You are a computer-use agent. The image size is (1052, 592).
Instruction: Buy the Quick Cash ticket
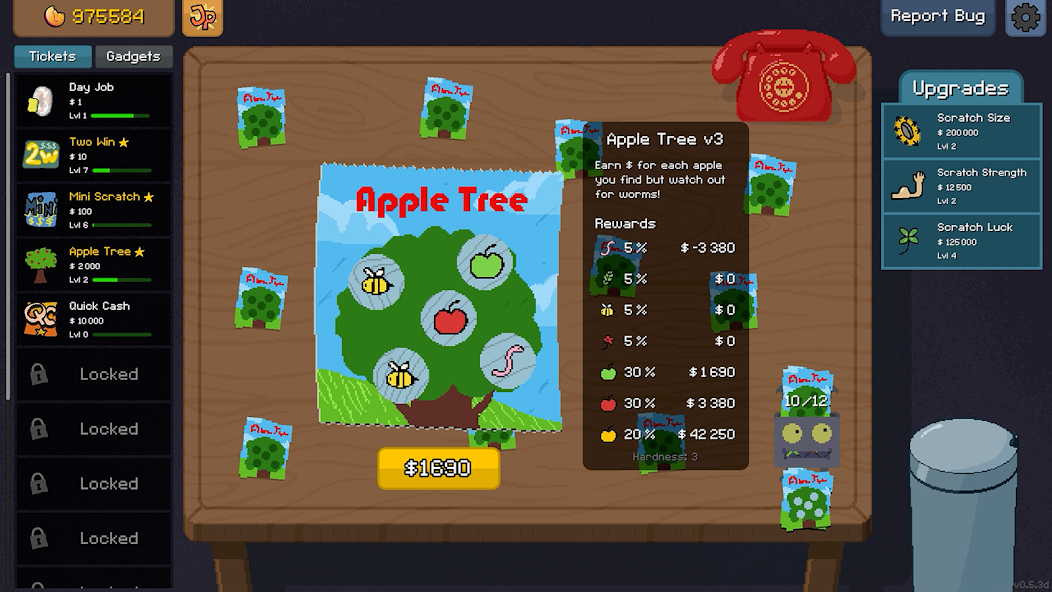click(93, 319)
